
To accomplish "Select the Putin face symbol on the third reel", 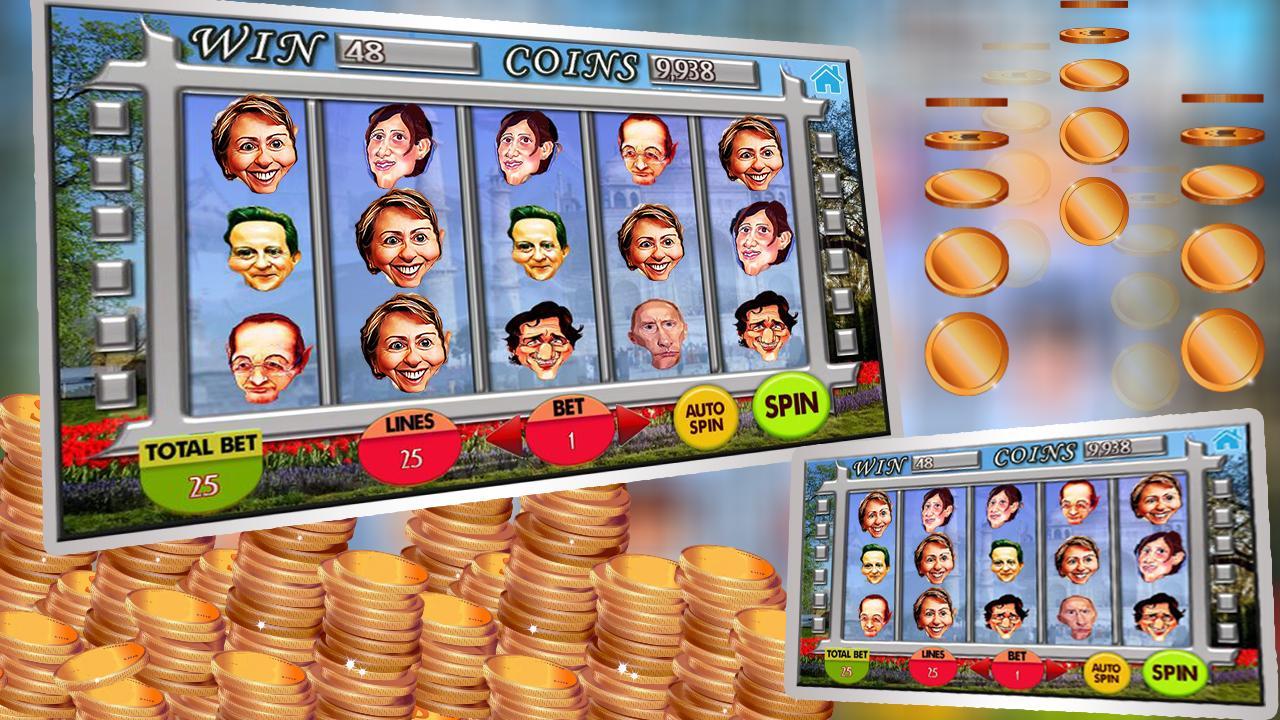I will pyautogui.click(x=657, y=335).
